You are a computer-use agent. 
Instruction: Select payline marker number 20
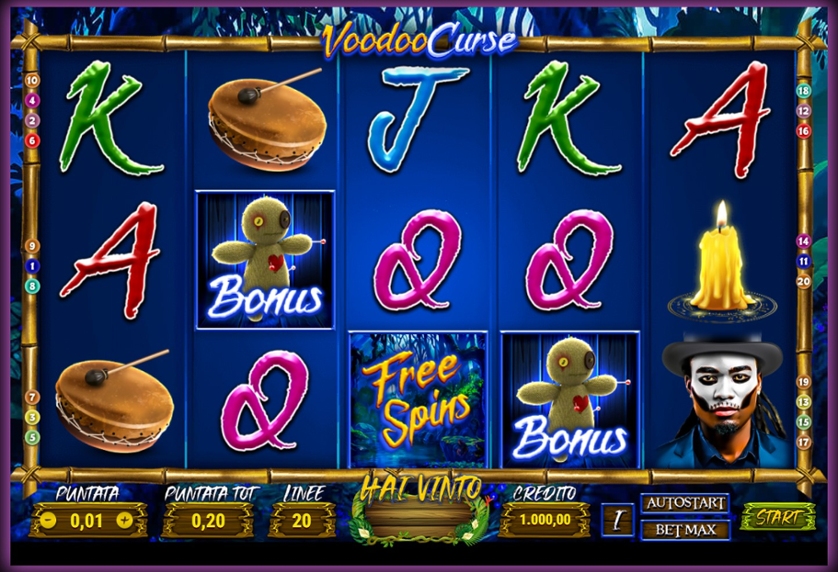pyautogui.click(x=803, y=281)
